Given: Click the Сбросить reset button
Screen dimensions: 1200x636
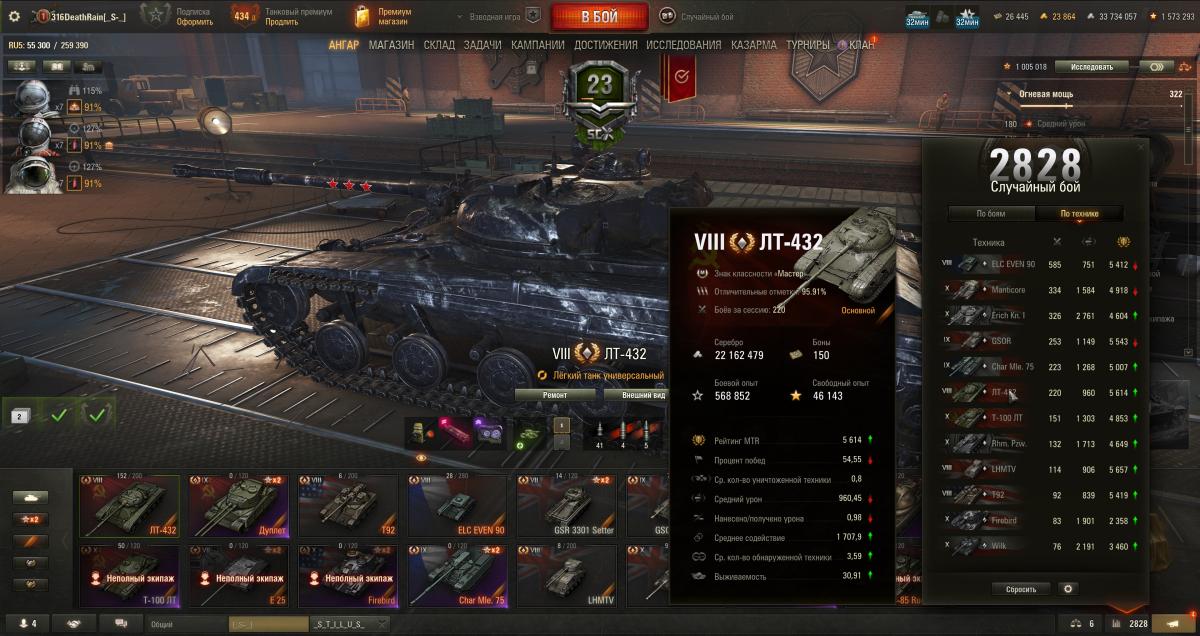Looking at the screenshot, I should (x=1021, y=589).
